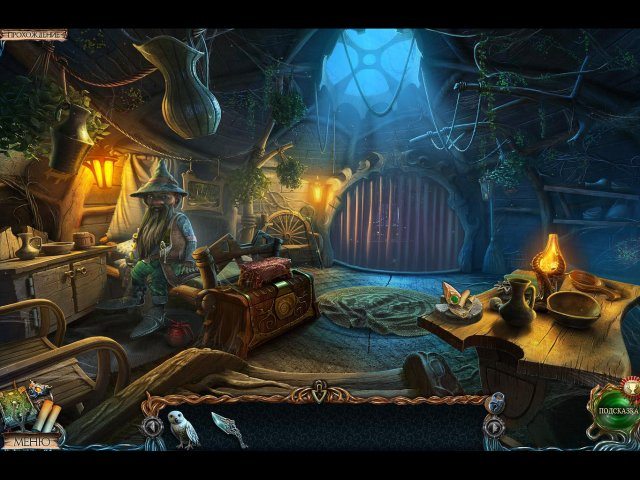Use the ПОДСКАЗКА hint orb
640x480 pixels.
(611, 411)
